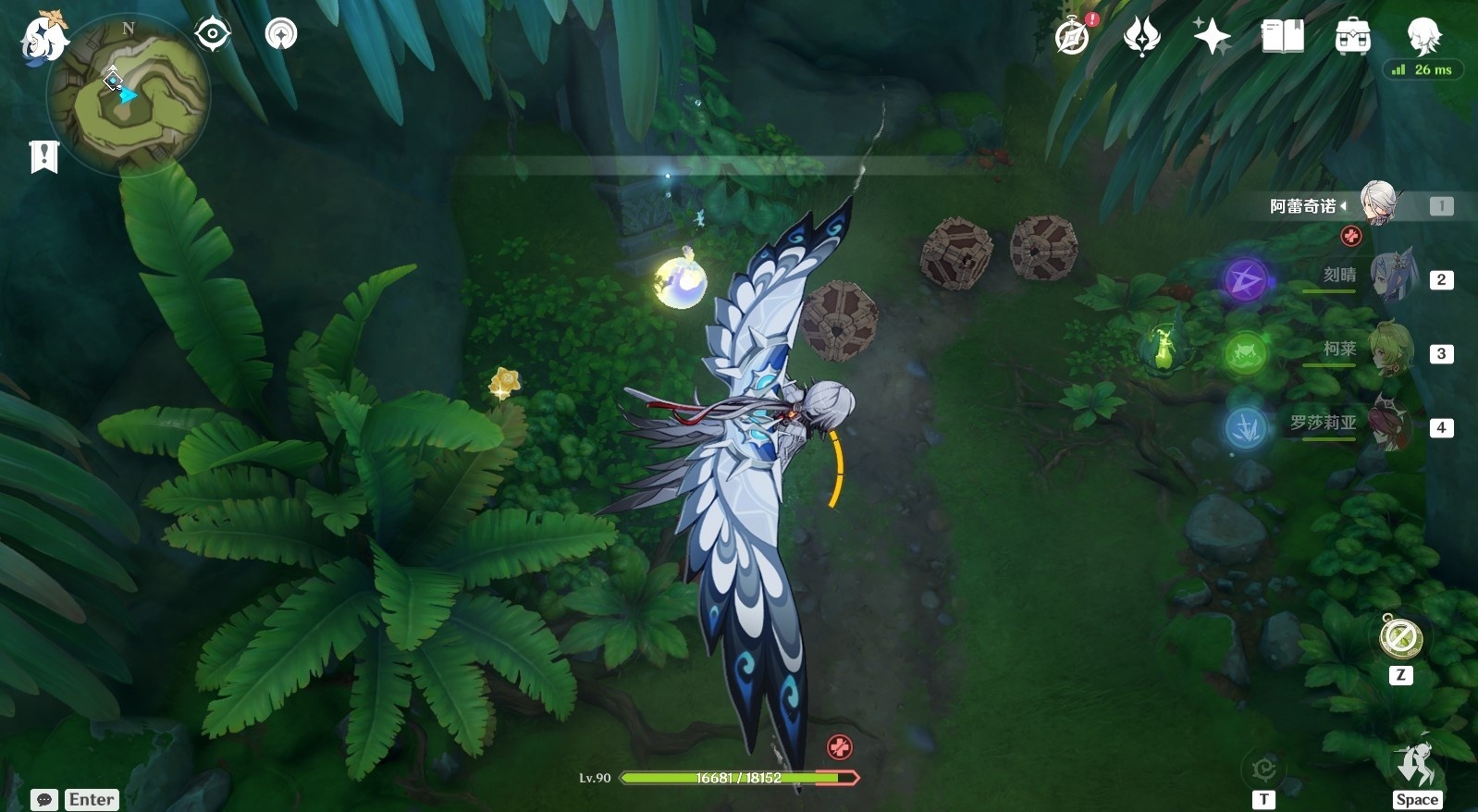Use the compass gadget
The width and height of the screenshot is (1478, 812).
point(1400,638)
